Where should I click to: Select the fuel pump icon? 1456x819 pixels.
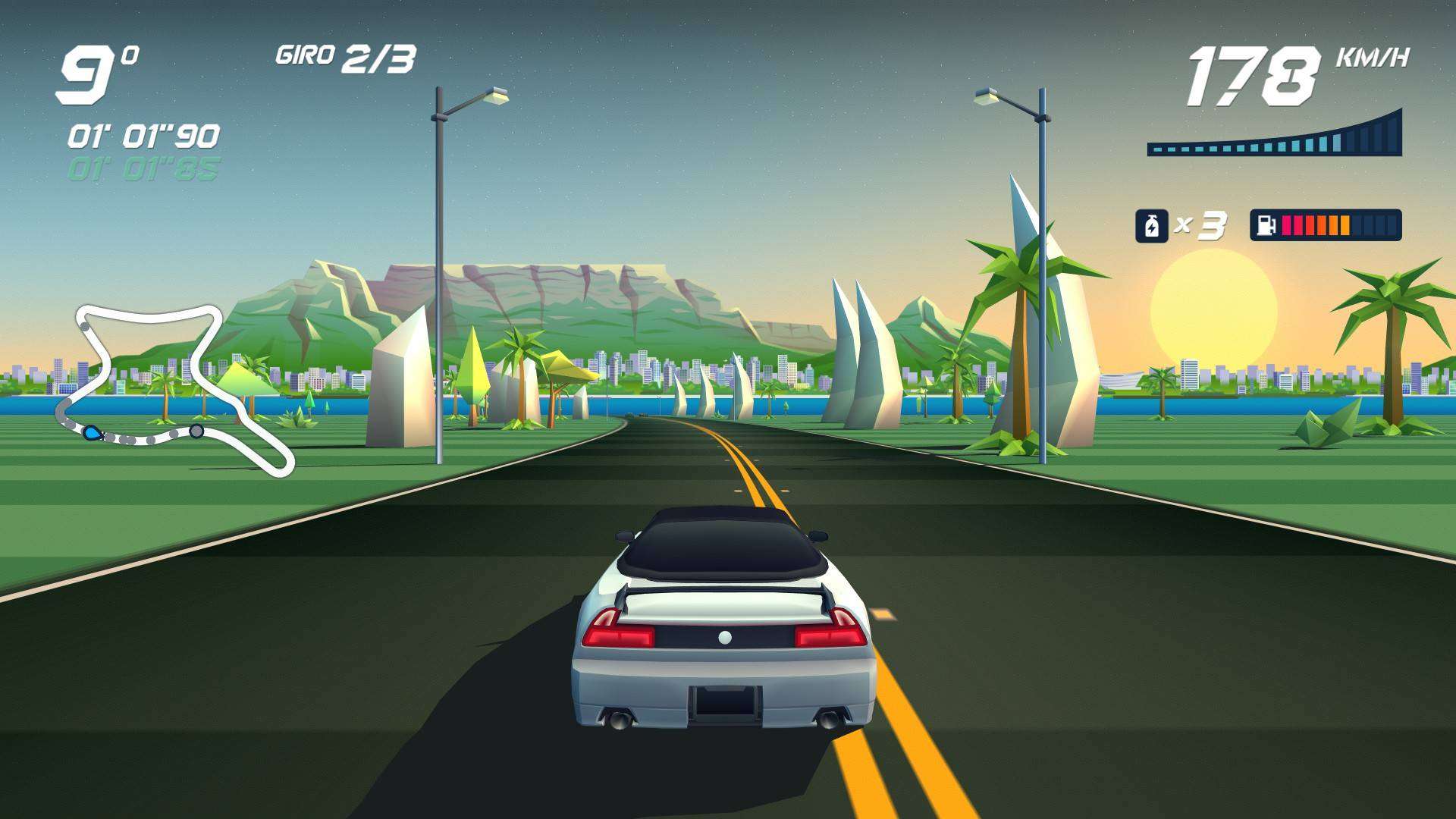[1266, 225]
